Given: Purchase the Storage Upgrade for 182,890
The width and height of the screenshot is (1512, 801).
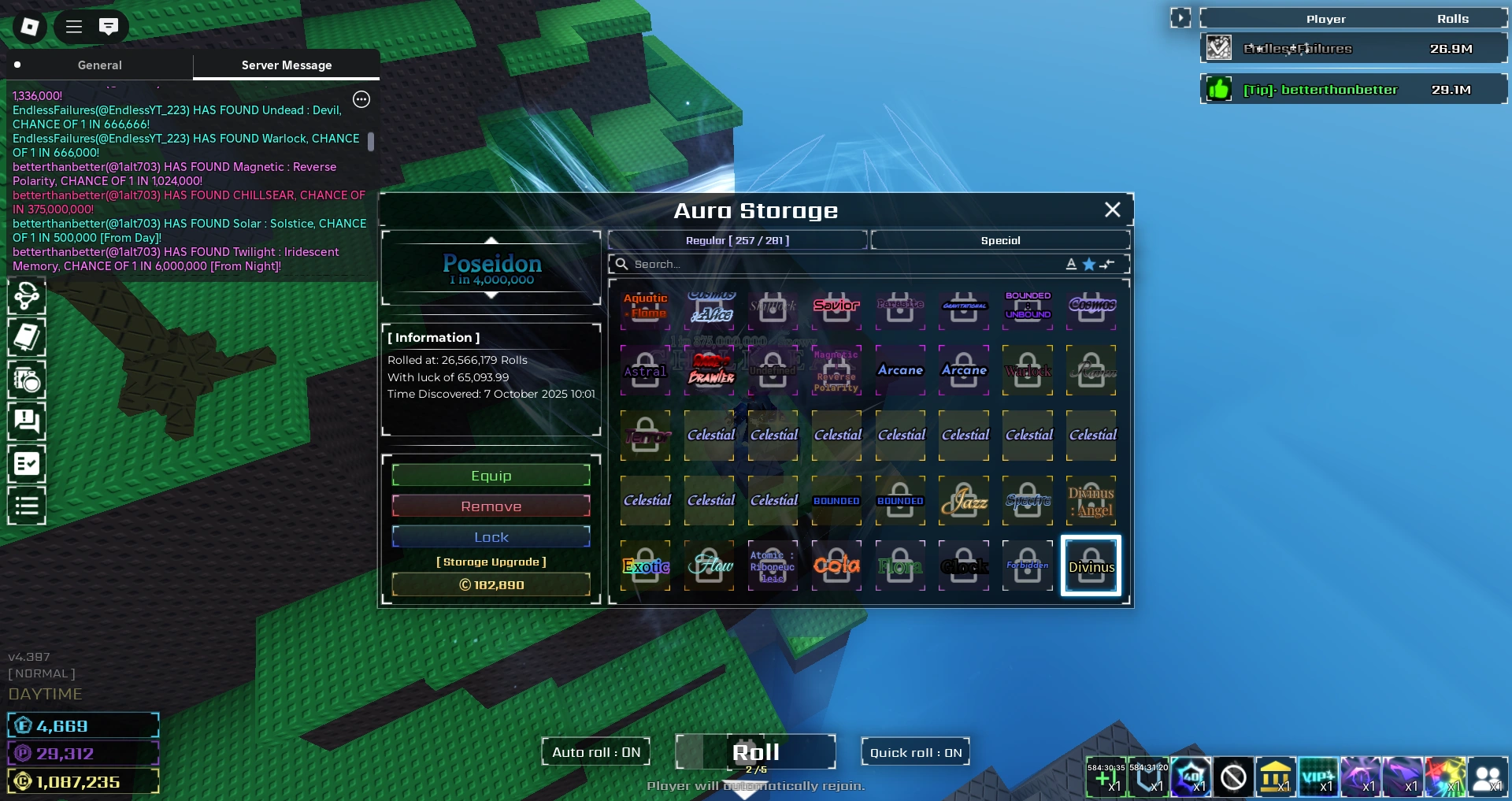Looking at the screenshot, I should [x=491, y=584].
